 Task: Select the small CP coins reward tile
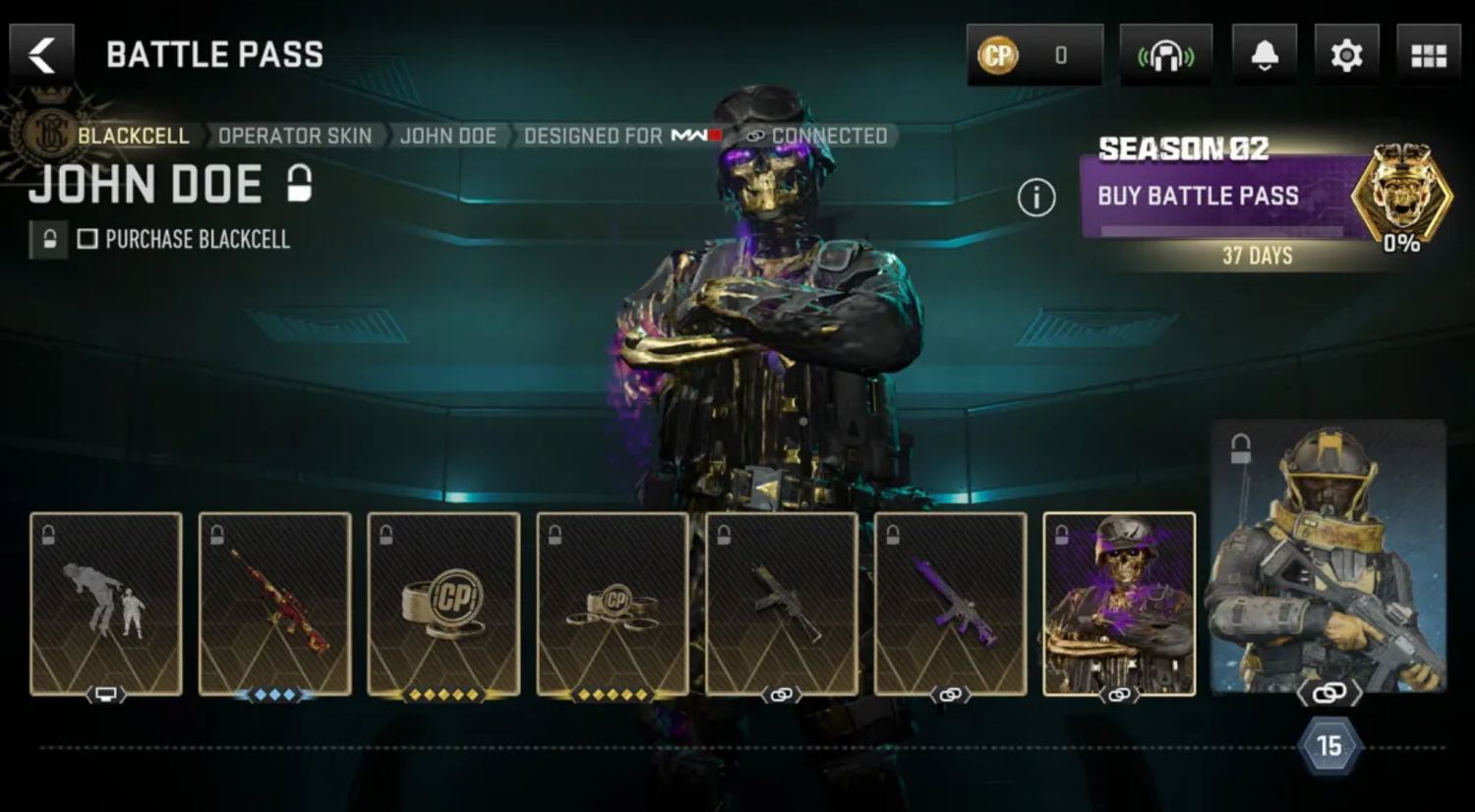tap(613, 603)
